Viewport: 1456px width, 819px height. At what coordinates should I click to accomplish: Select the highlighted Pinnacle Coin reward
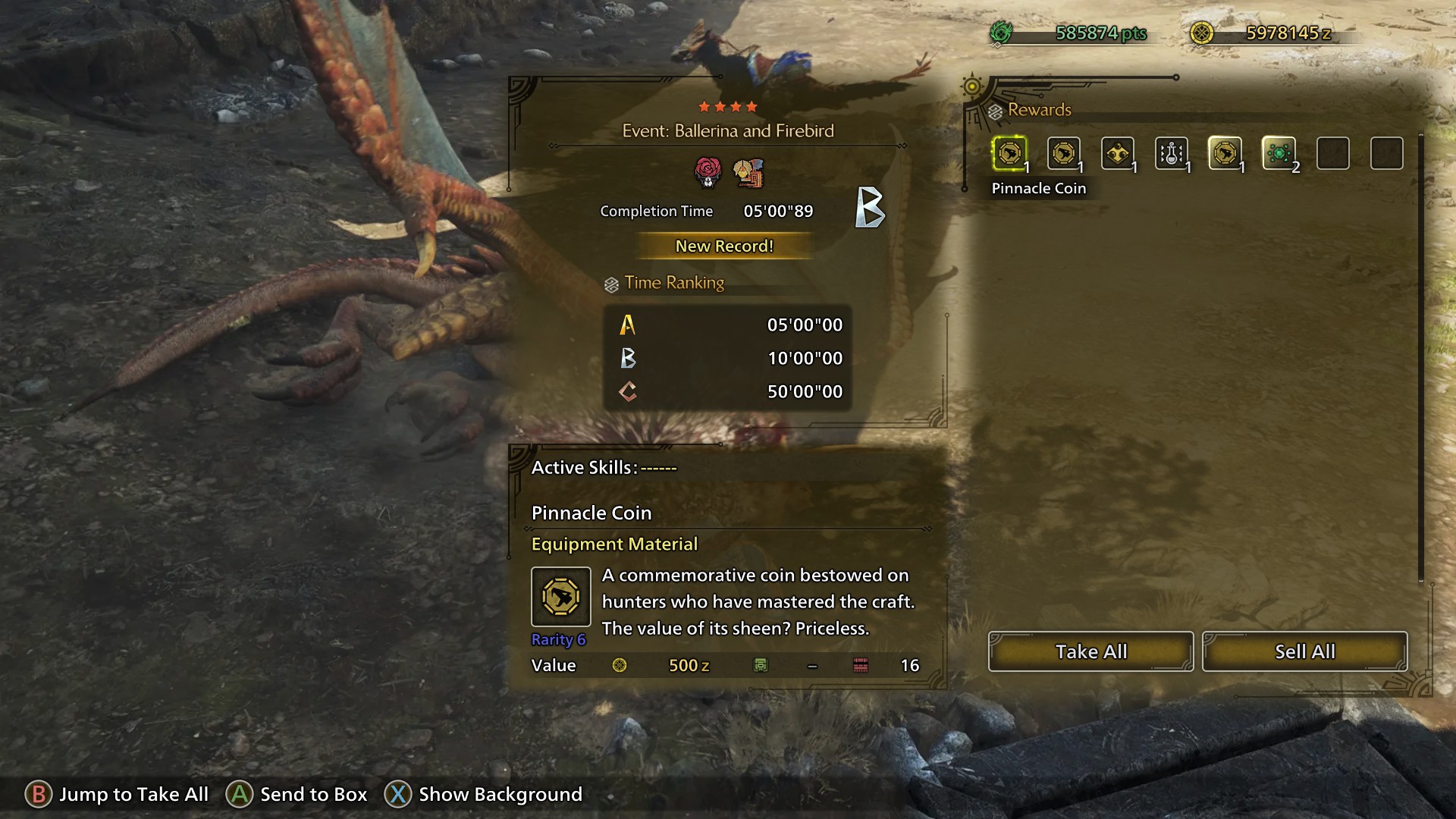1009,154
